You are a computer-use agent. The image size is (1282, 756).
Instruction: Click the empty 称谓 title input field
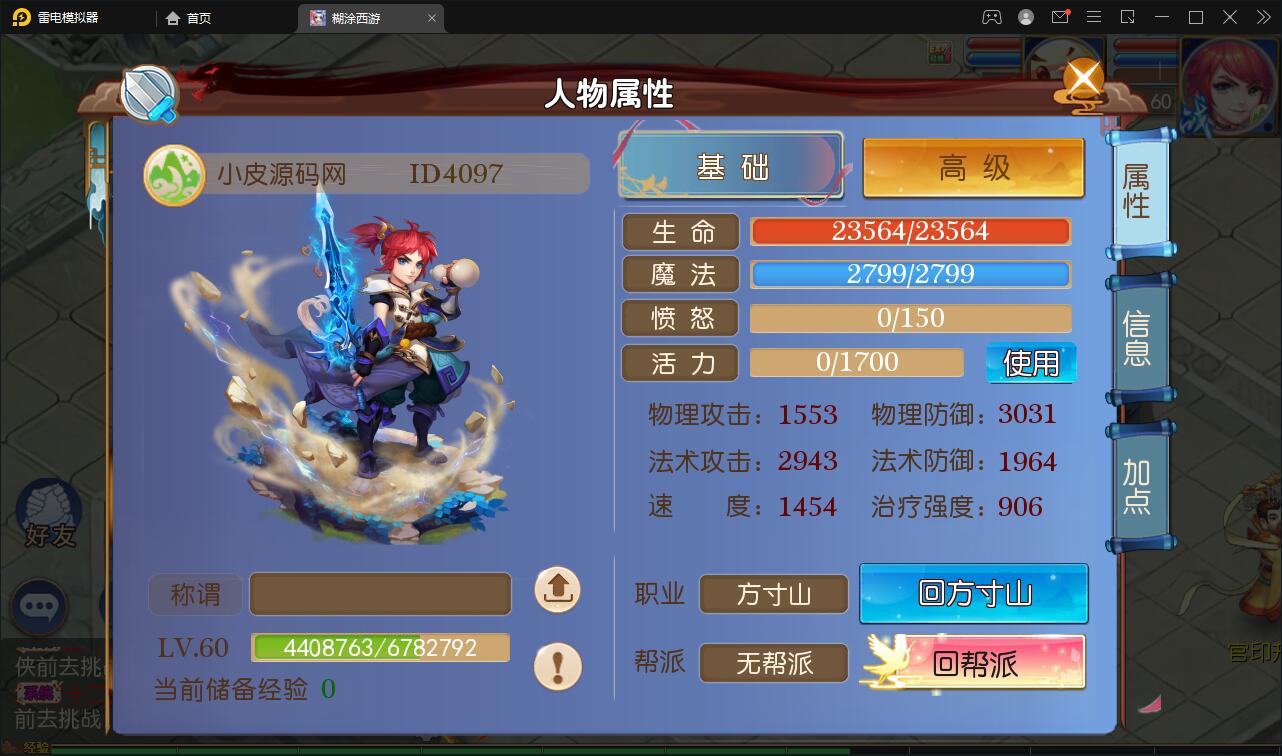pyautogui.click(x=380, y=593)
